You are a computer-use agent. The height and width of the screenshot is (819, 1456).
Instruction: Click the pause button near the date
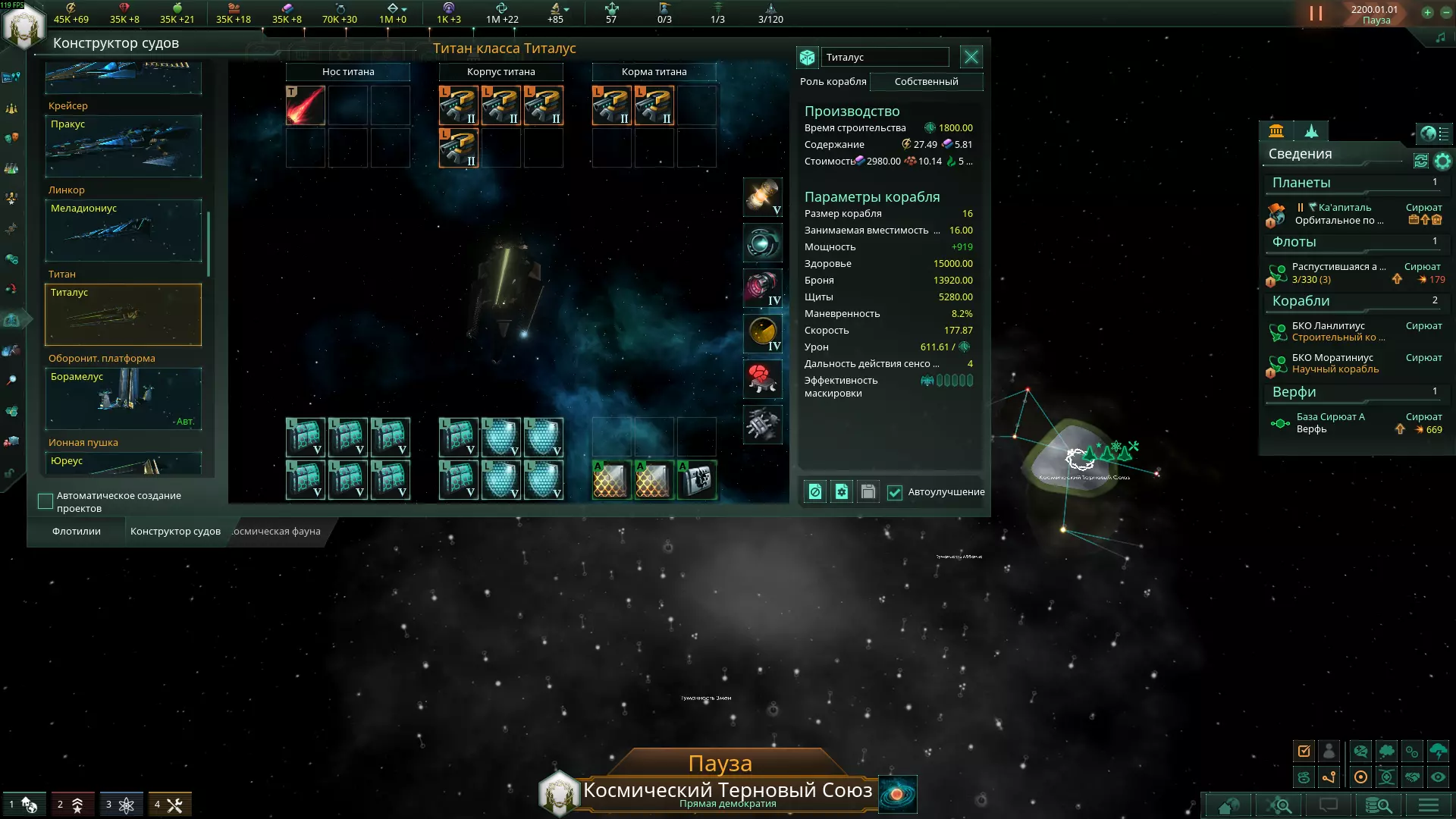(x=1316, y=14)
